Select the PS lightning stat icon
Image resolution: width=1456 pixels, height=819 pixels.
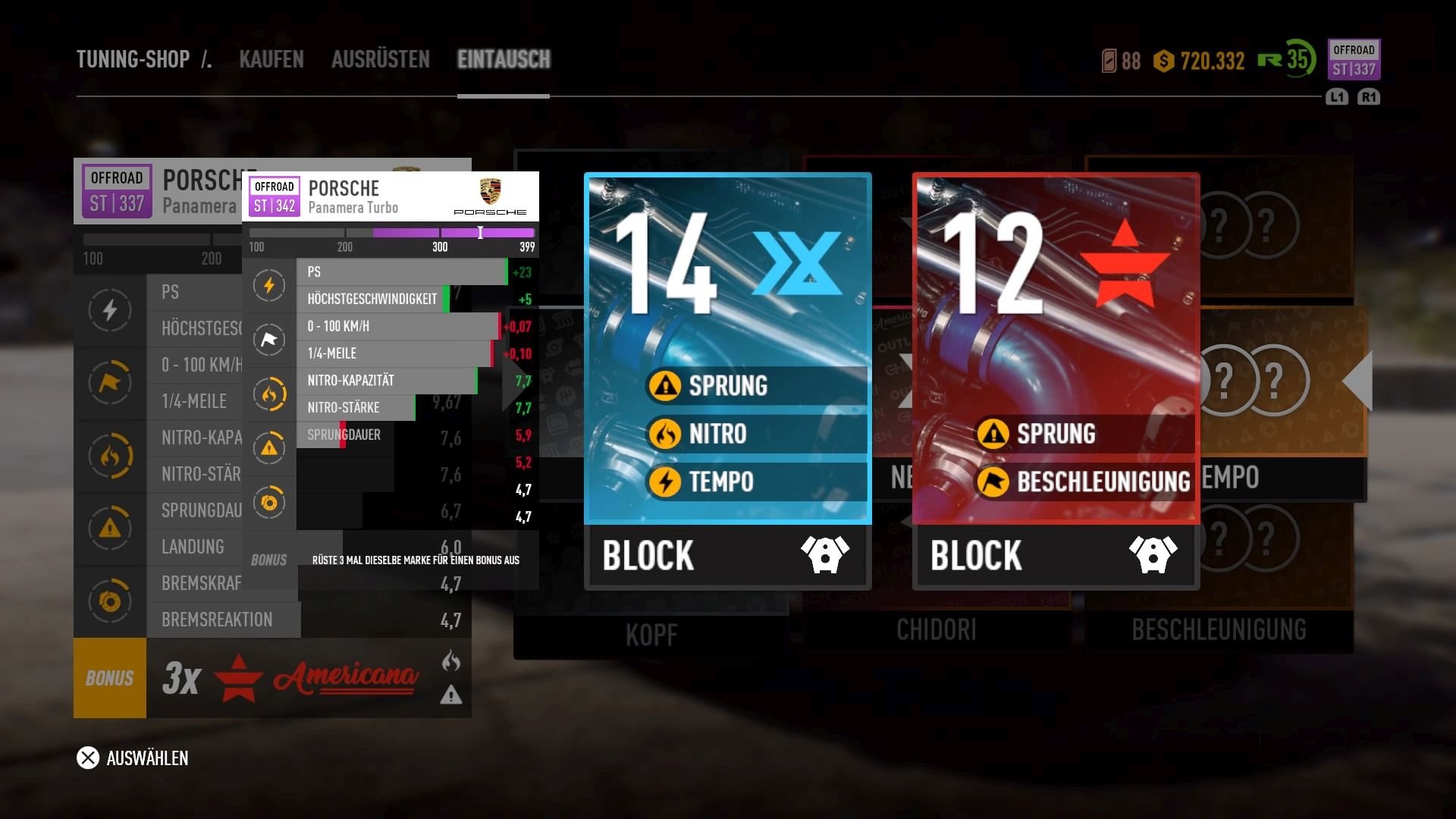(111, 310)
